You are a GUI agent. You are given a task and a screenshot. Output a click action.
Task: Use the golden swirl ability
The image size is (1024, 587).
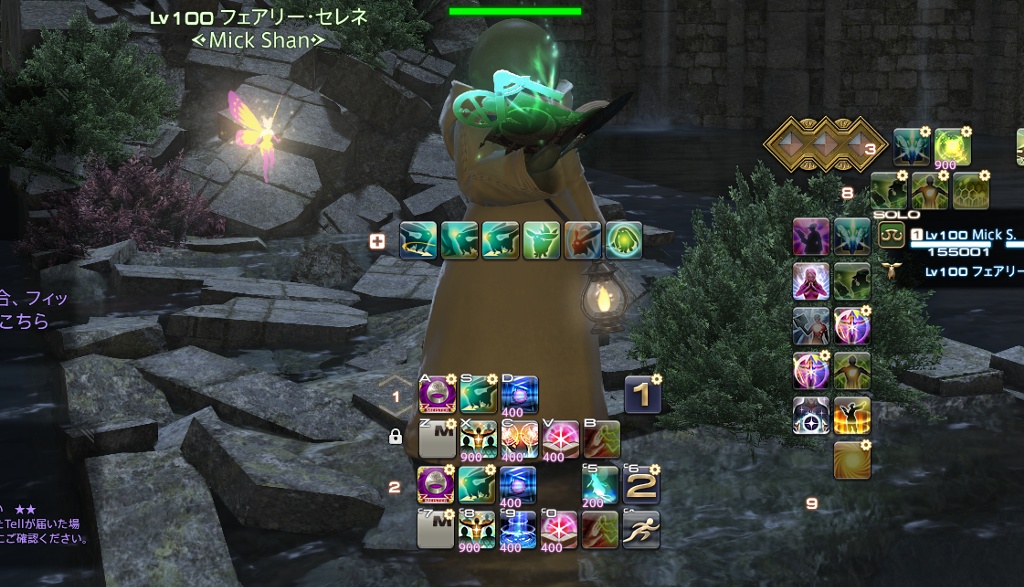click(852, 459)
